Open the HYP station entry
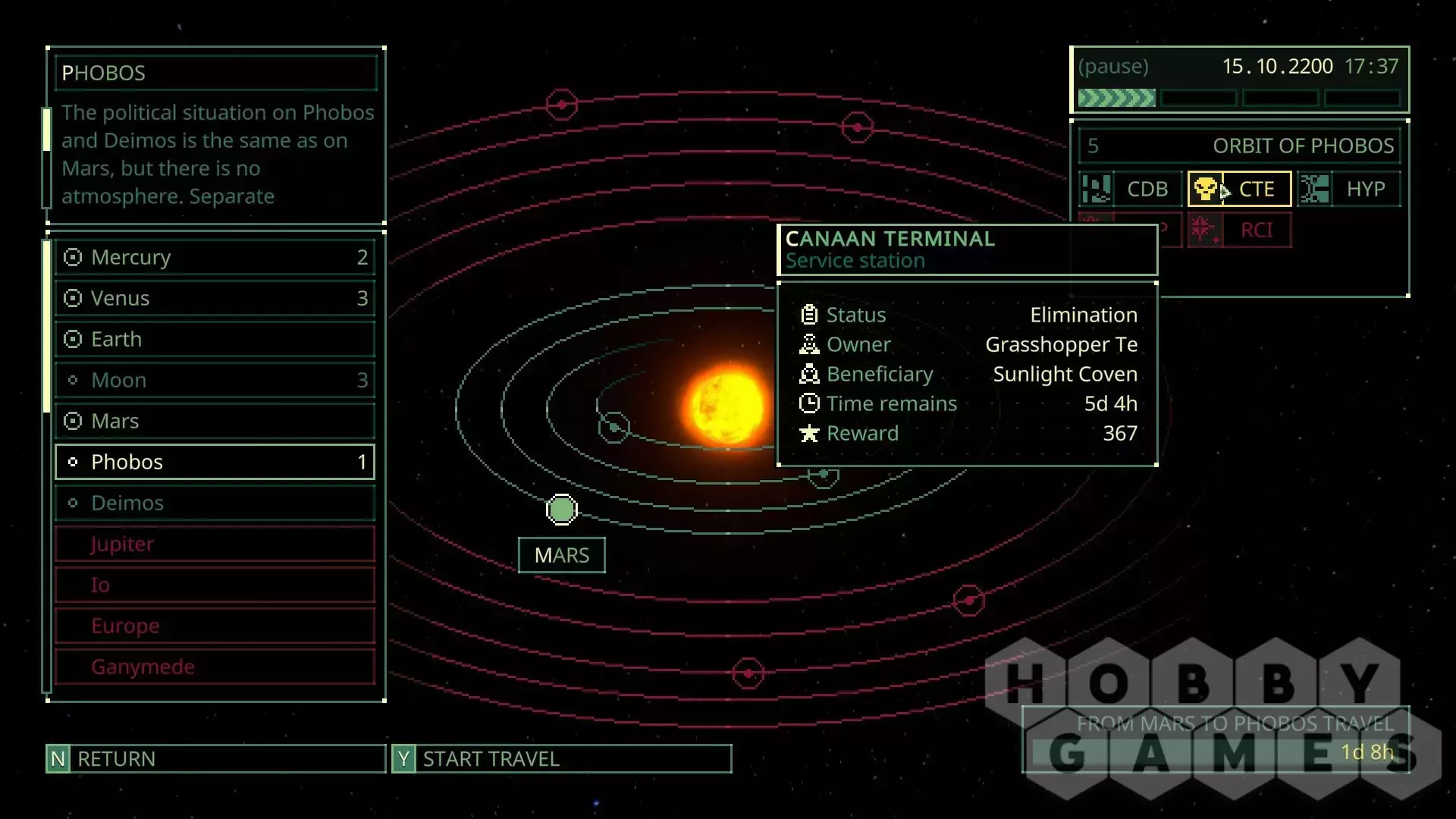The image size is (1456, 819). coord(1349,189)
